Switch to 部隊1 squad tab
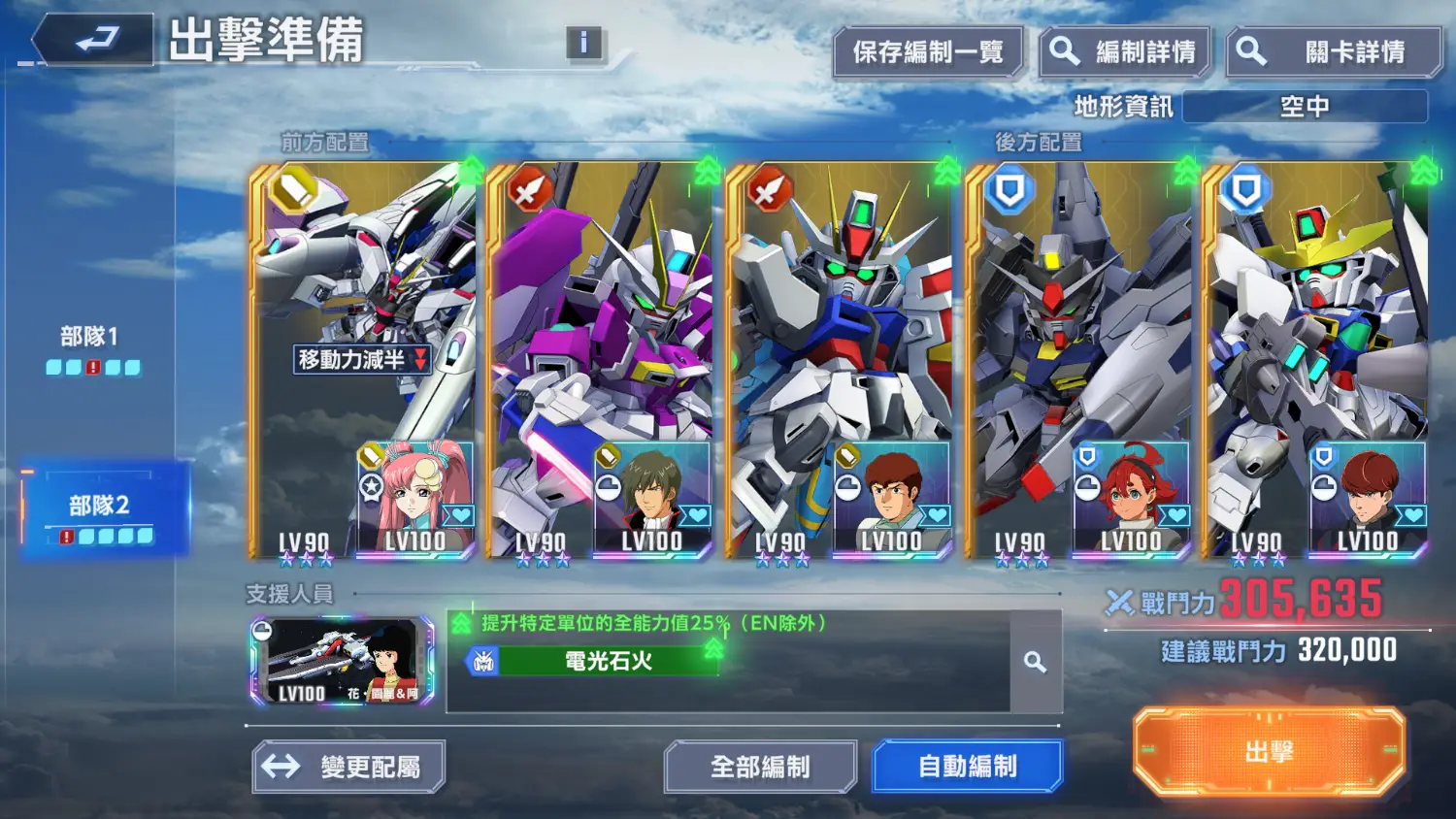1456x819 pixels. [x=92, y=348]
